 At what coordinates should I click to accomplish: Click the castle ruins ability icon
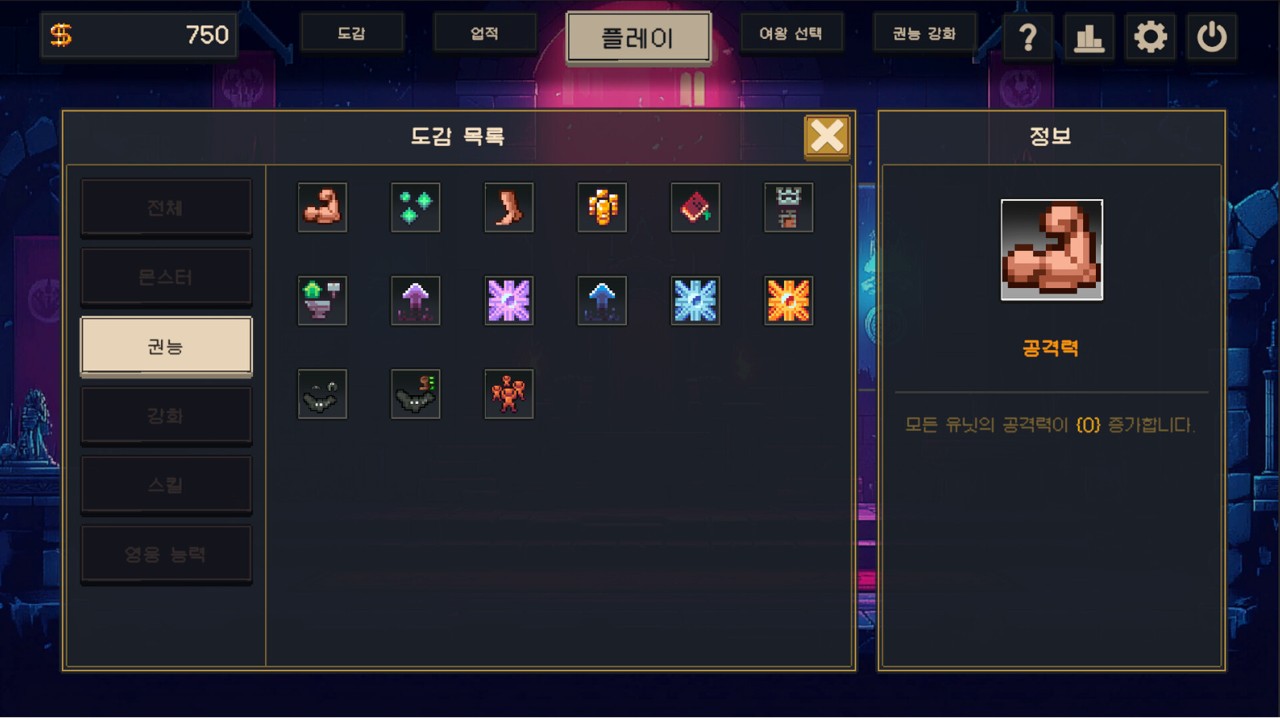click(788, 207)
